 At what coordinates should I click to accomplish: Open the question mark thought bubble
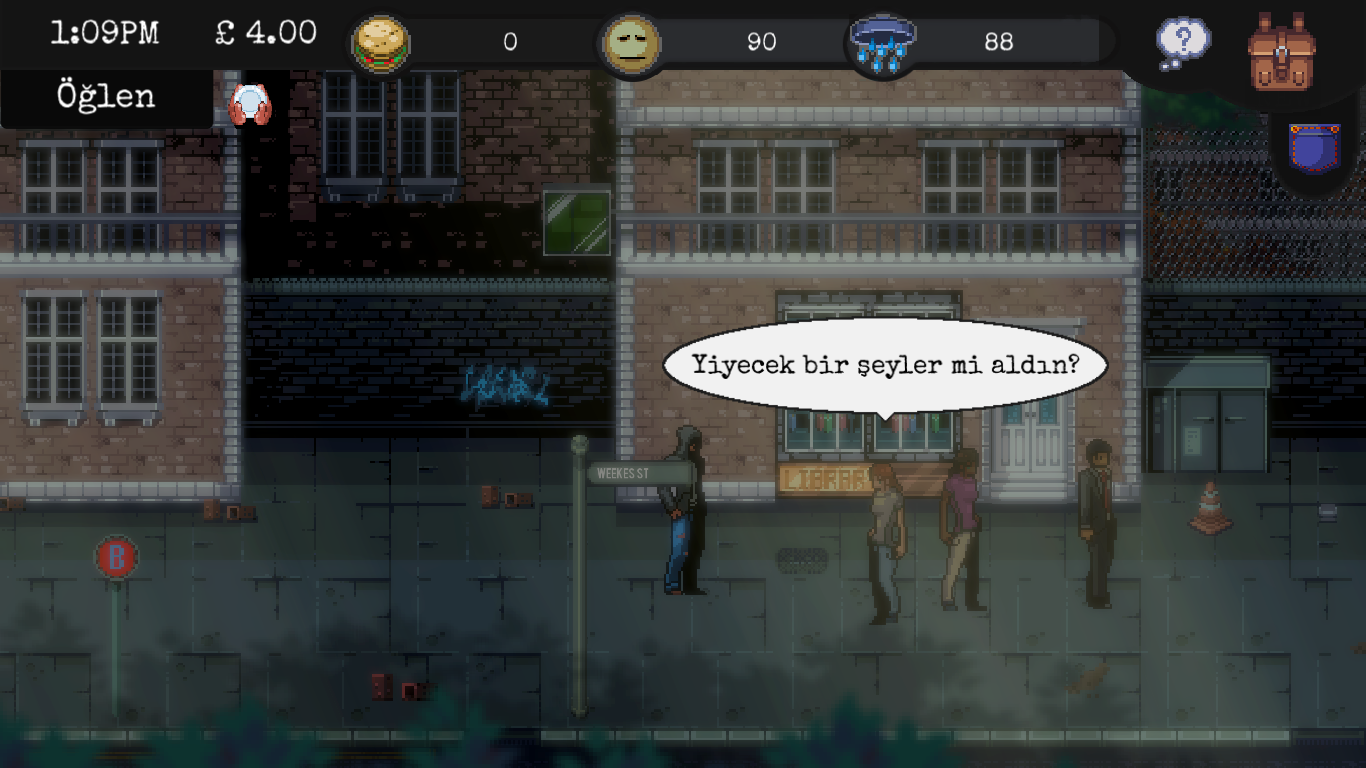pos(1183,44)
